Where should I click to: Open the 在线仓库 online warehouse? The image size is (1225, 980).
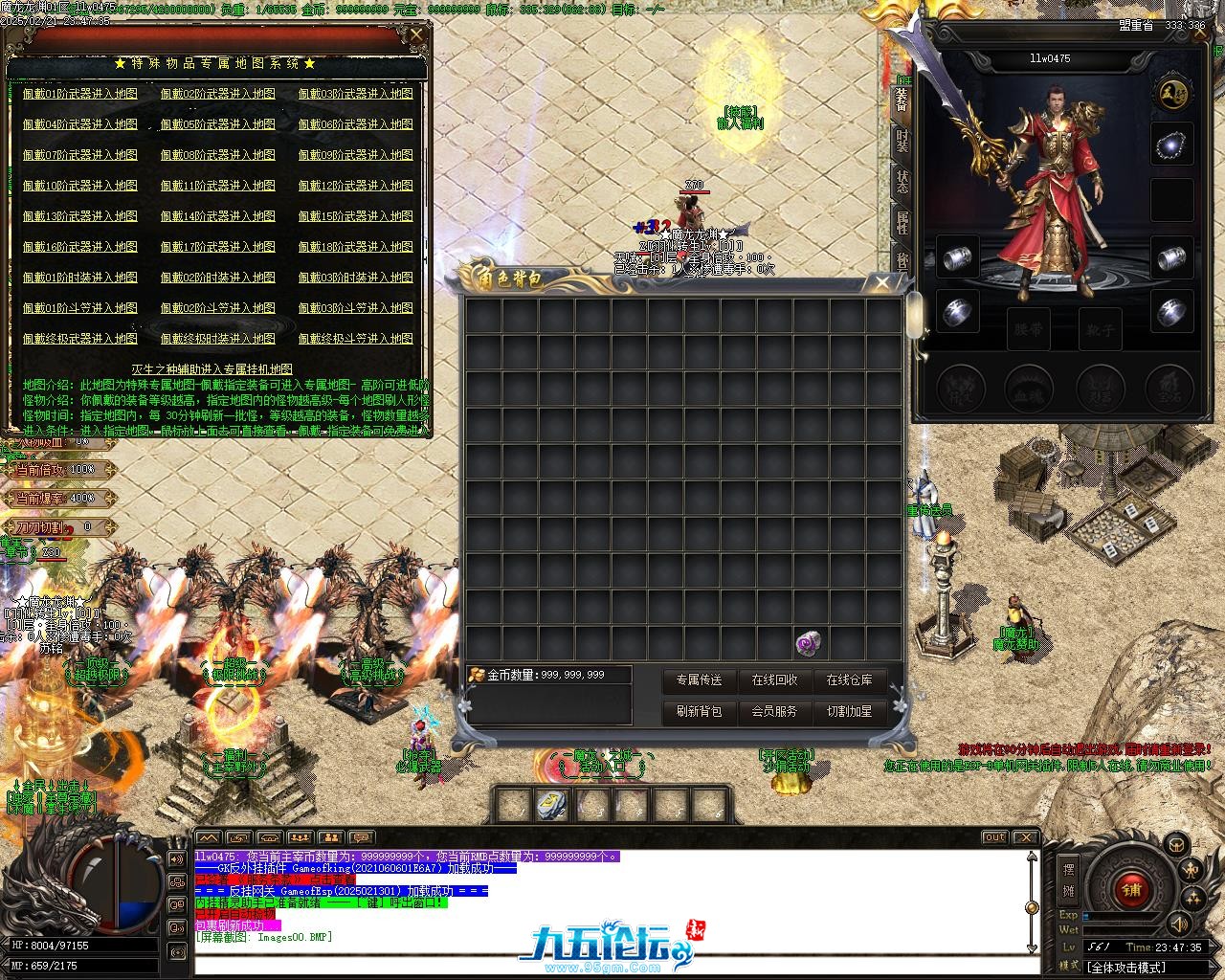click(x=849, y=680)
